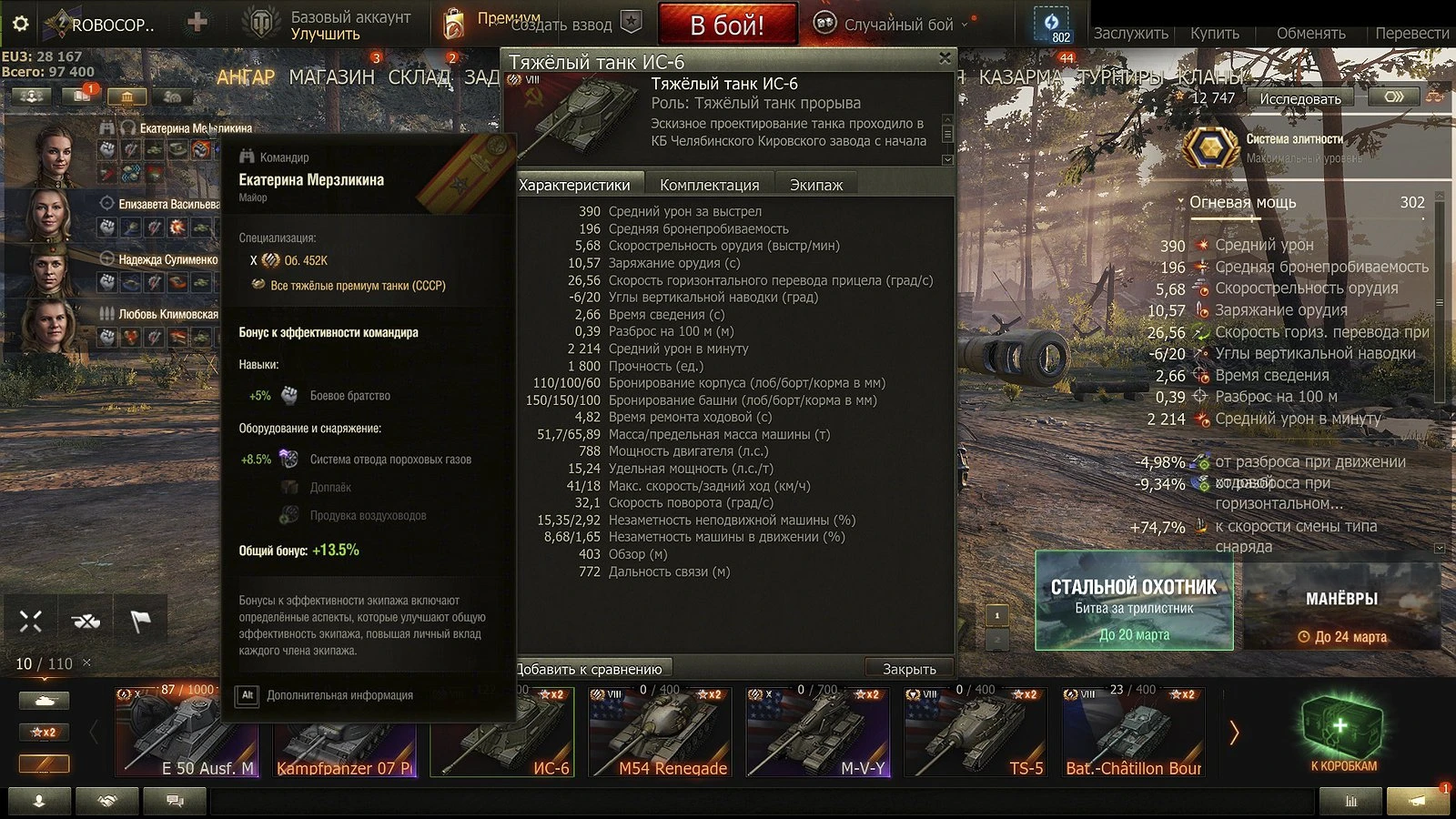This screenshot has width=1456, height=819.
Task: Click Добавить к сравнению button
Action: pyautogui.click(x=590, y=667)
